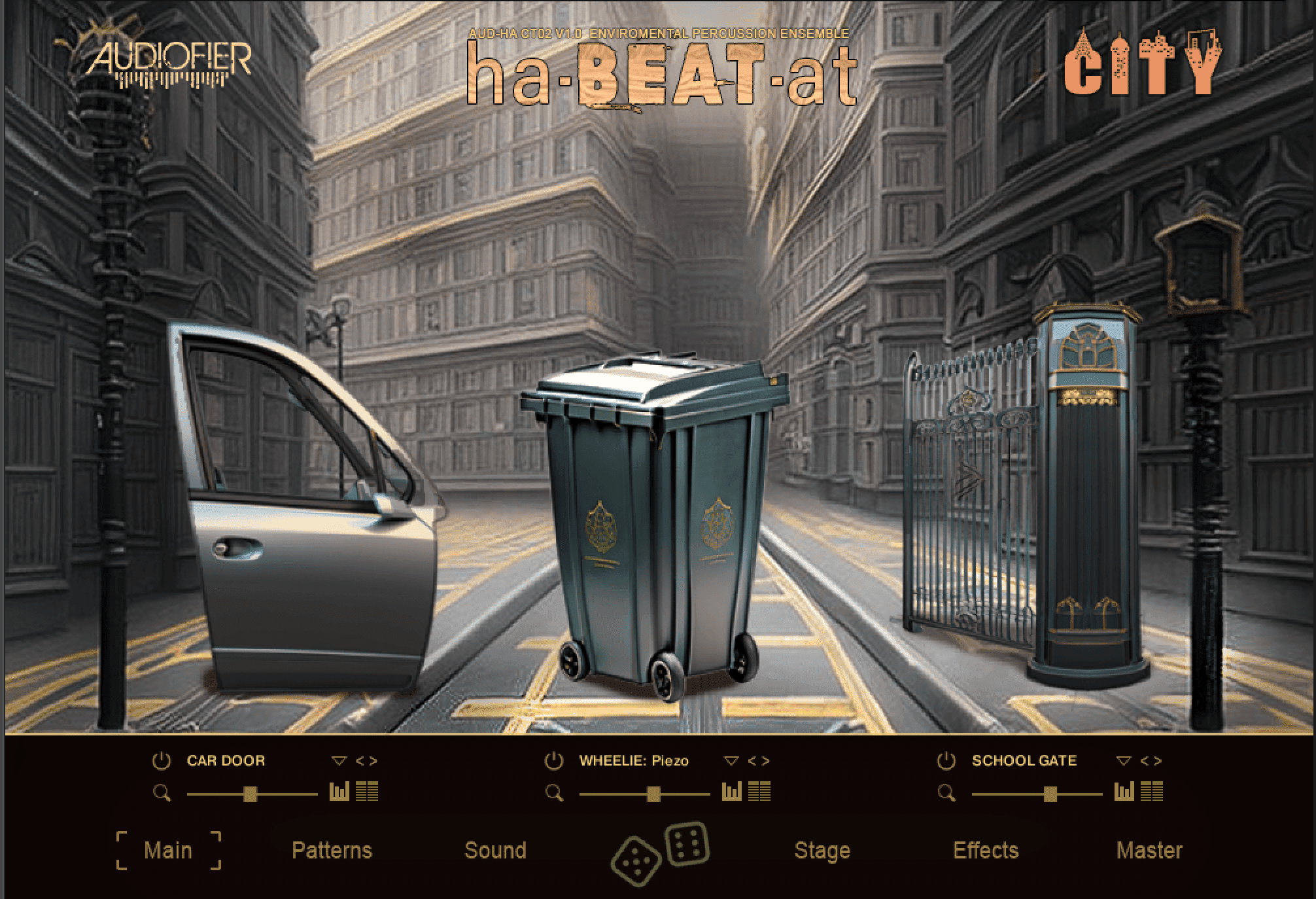Image resolution: width=1316 pixels, height=899 pixels.
Task: Toggle the WHEELIE power button
Action: pyautogui.click(x=554, y=761)
